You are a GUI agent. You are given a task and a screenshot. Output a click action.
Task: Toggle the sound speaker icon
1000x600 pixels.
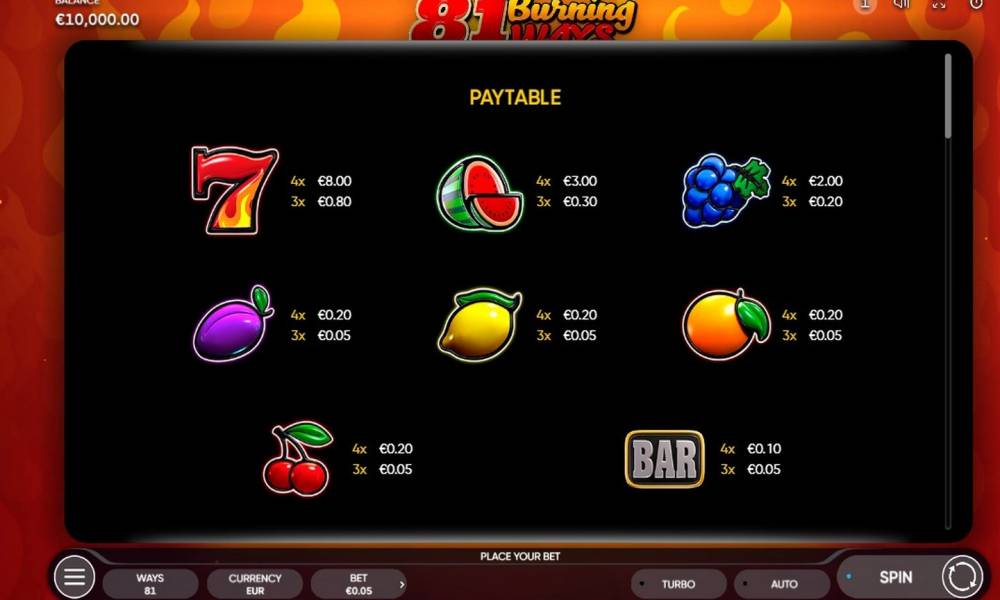click(x=902, y=4)
